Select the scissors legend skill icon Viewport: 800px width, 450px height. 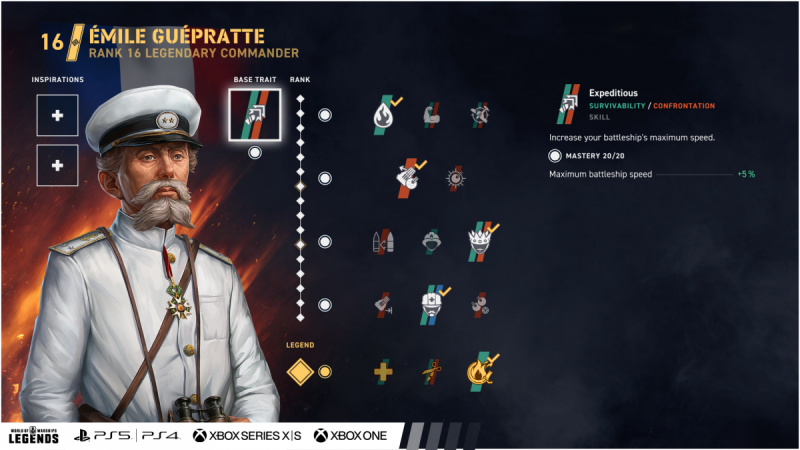(x=432, y=372)
